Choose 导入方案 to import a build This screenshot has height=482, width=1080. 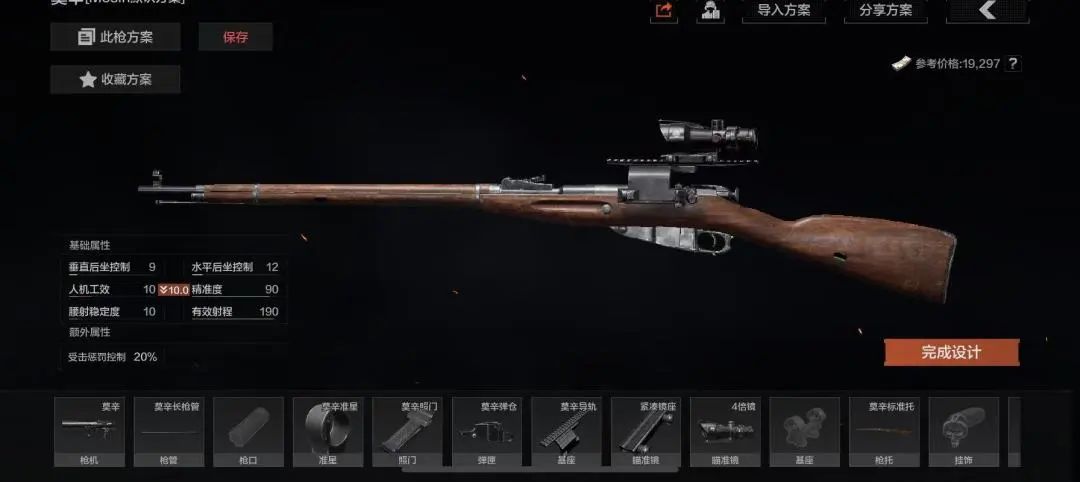point(784,11)
